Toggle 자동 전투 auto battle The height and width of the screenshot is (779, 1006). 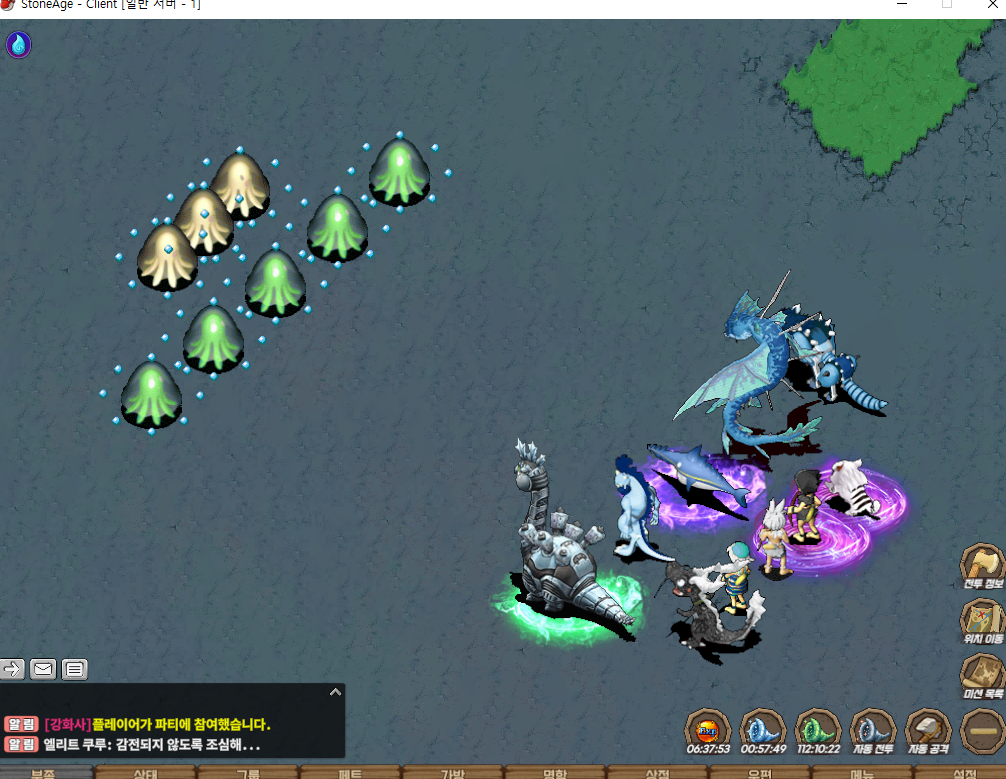(x=872, y=729)
